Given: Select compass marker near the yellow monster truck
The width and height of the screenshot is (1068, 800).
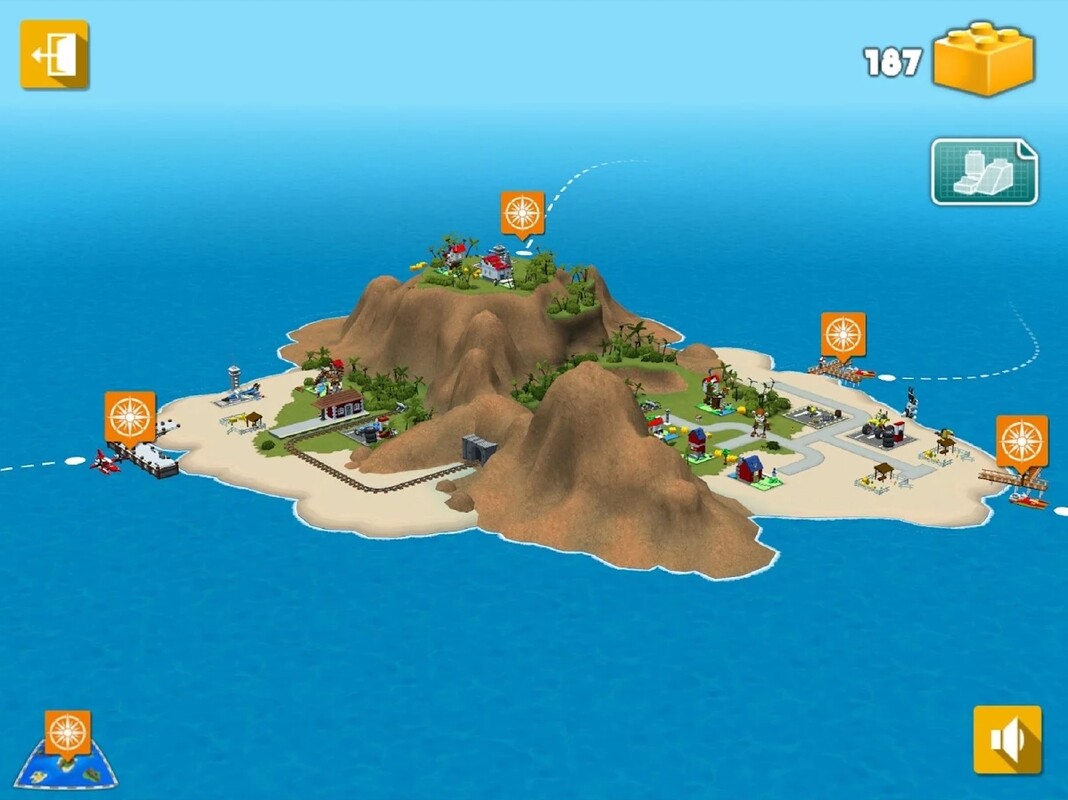Looking at the screenshot, I should coord(843,335).
